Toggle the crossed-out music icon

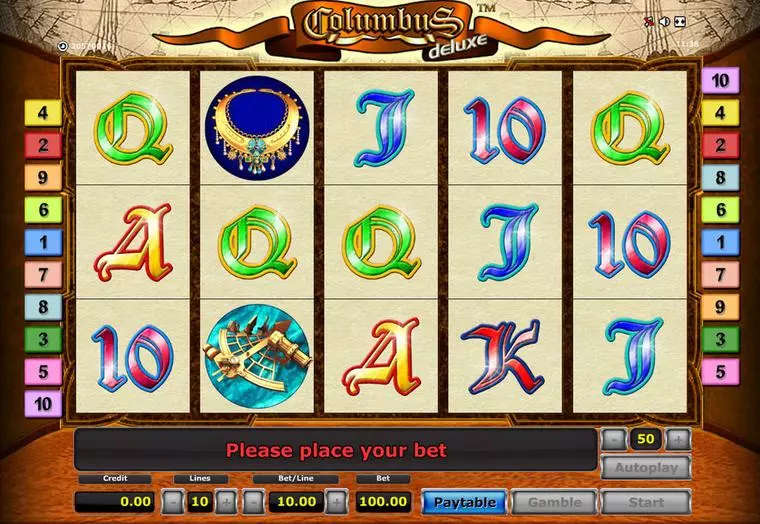pyautogui.click(x=648, y=22)
